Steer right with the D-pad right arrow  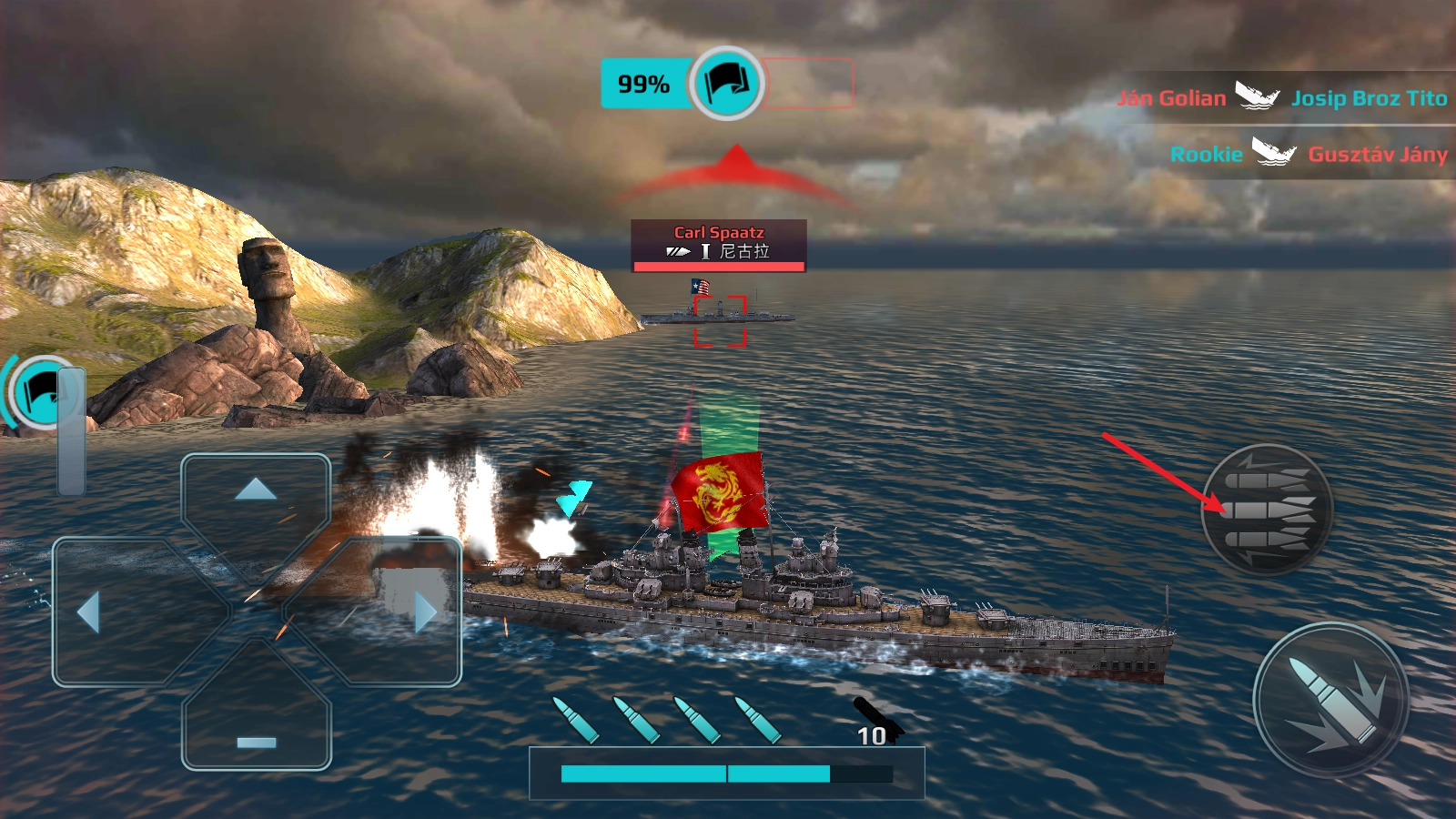(424, 612)
